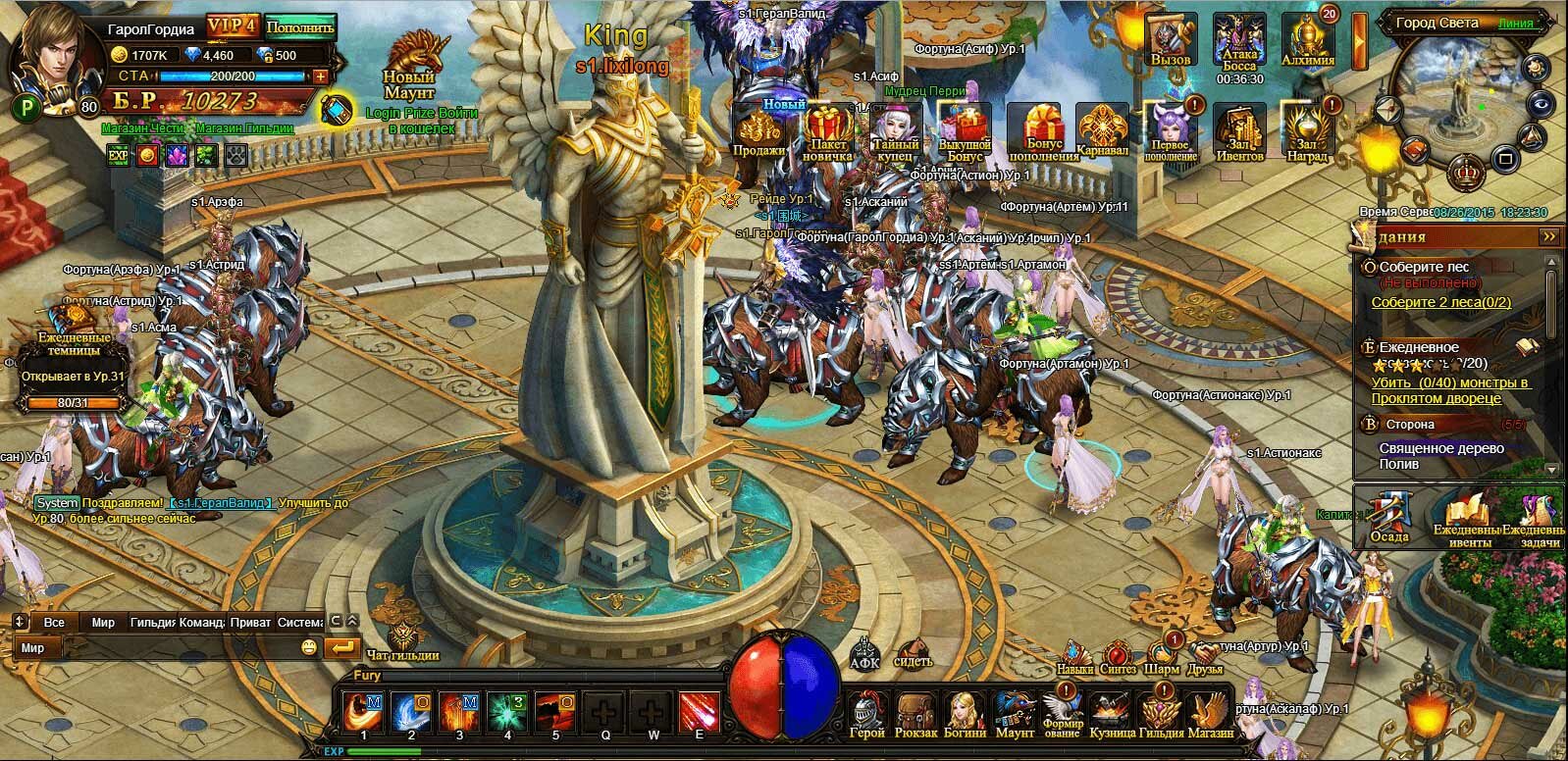Click the Пополнить recharge button
1568x761 pixels.
300,26
